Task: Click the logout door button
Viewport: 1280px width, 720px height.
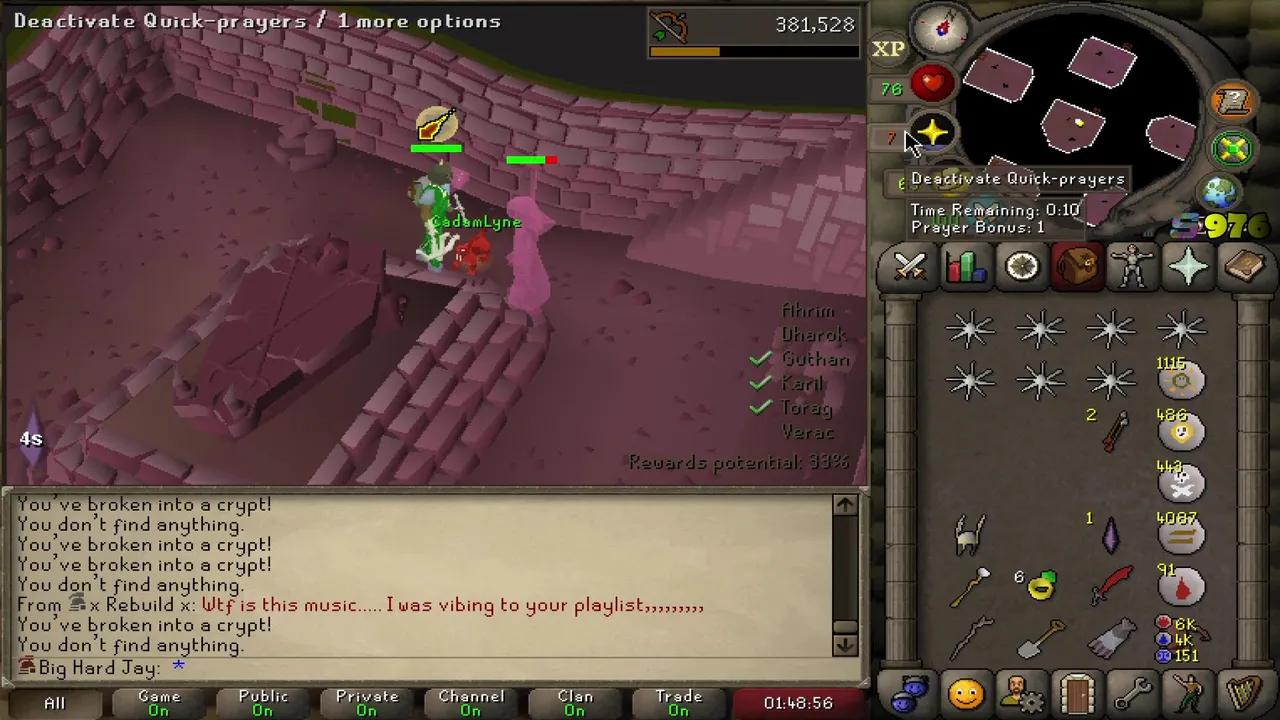Action: click(x=1076, y=690)
